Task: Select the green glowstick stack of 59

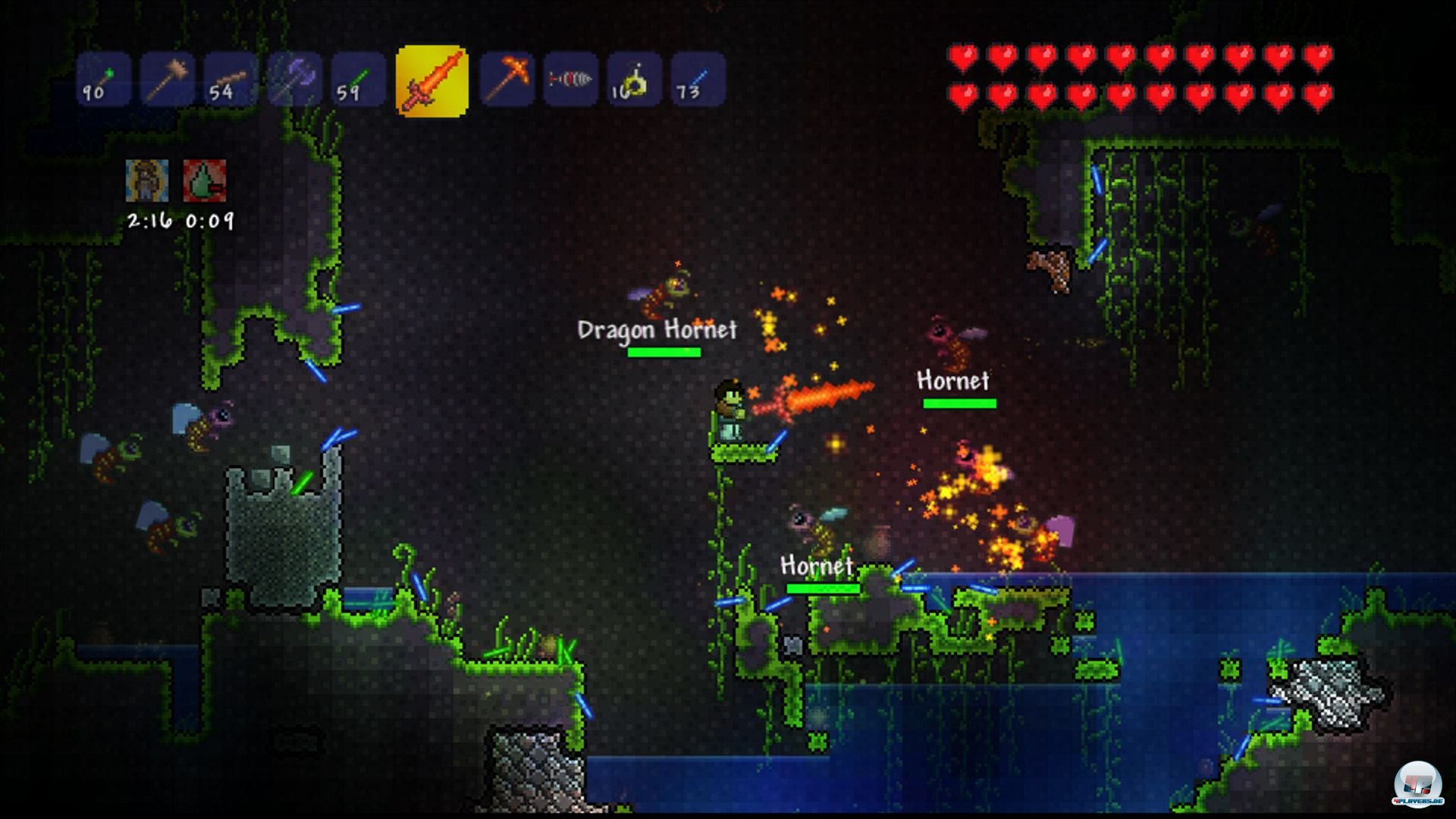Action: pyautogui.click(x=358, y=79)
